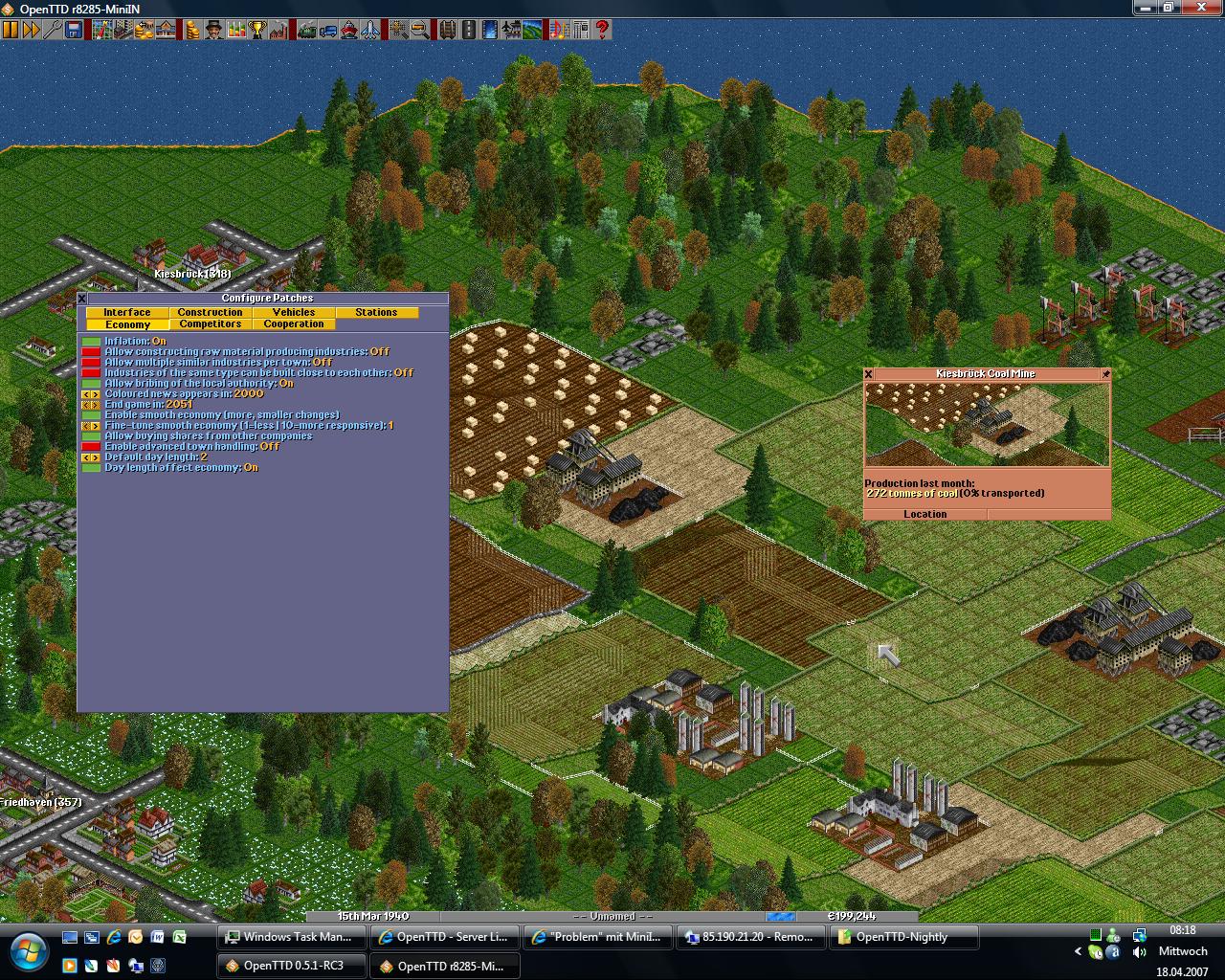Close the Configure Patches window
Viewport: 1225px width, 980px height.
tap(82, 299)
